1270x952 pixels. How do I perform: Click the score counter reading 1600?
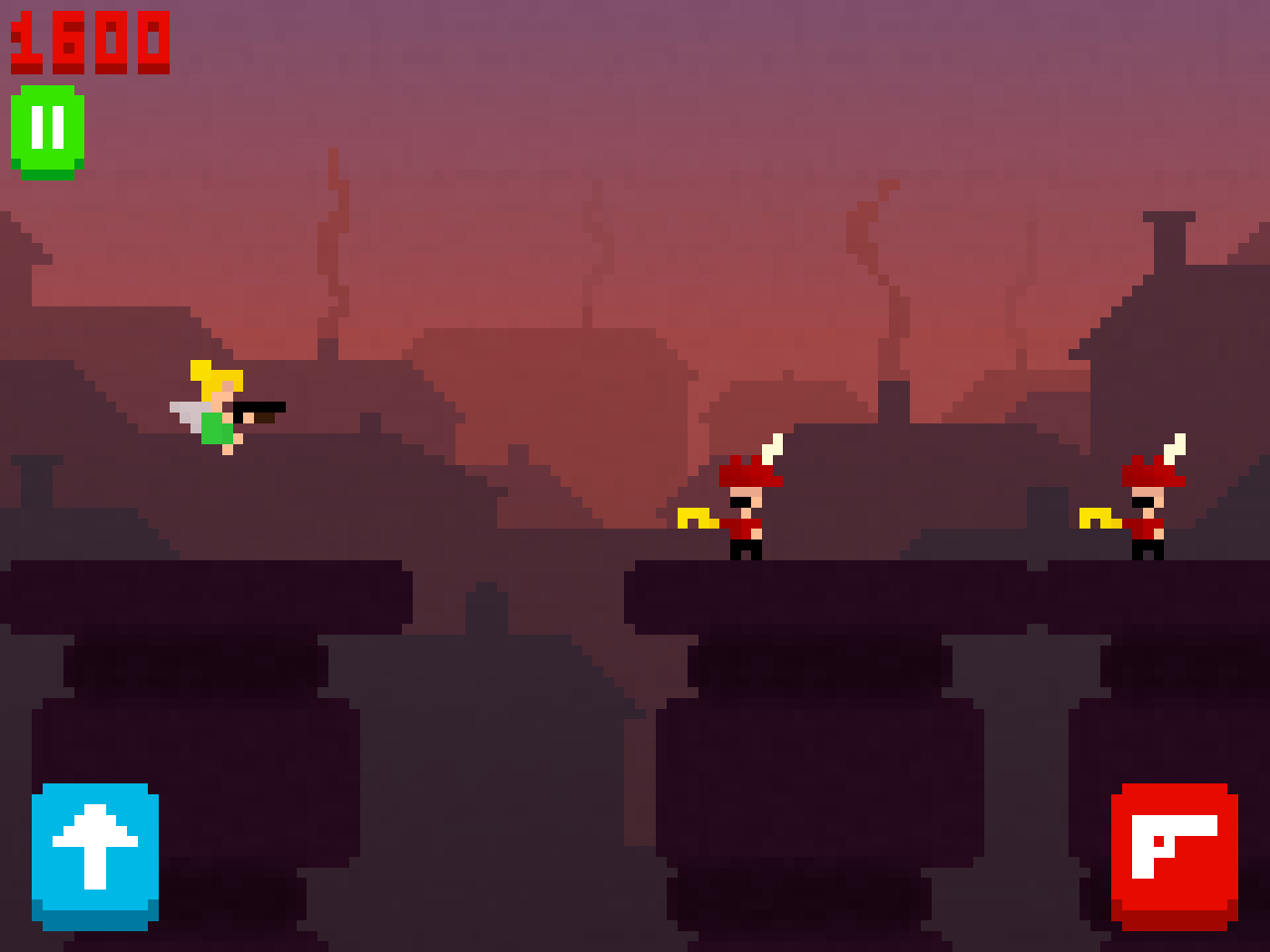[x=89, y=40]
